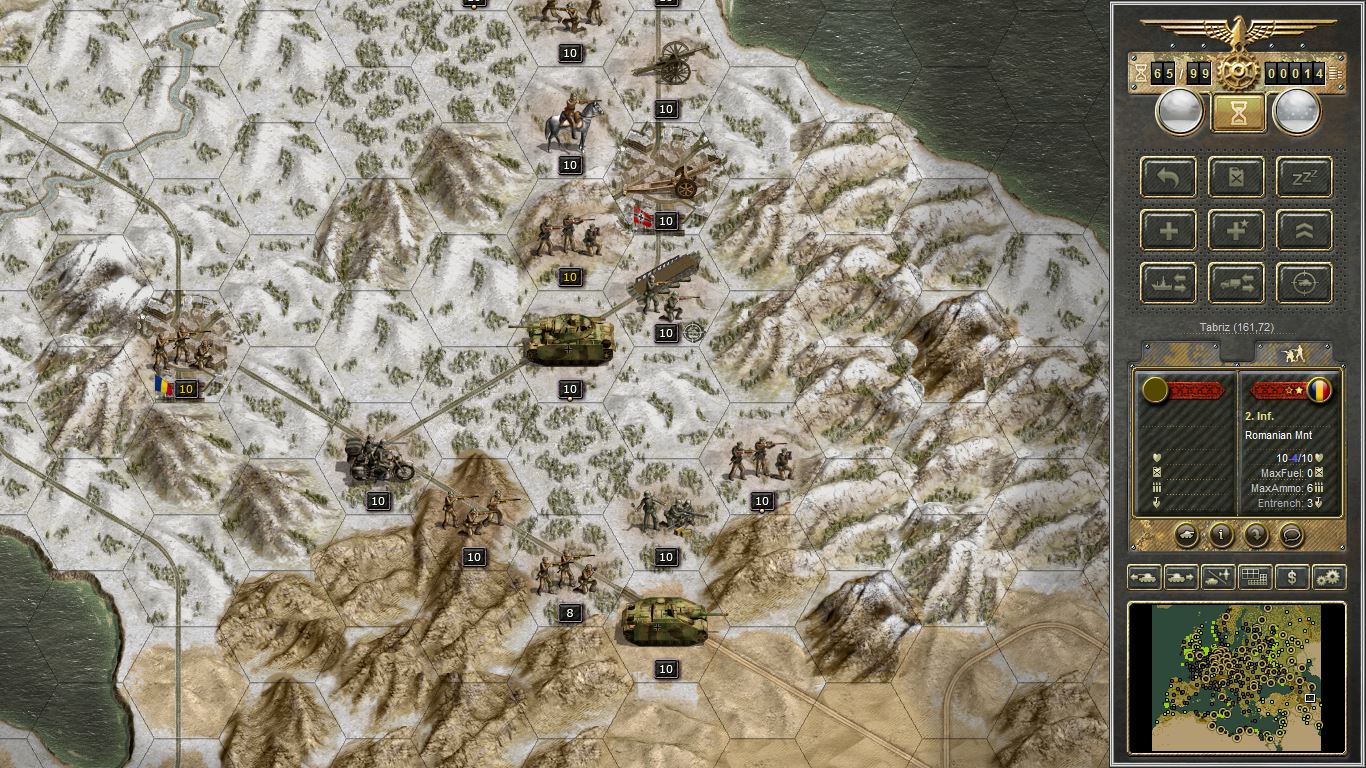Select previous unit (left arrow tank)
The height and width of the screenshot is (768, 1366).
click(x=1143, y=577)
